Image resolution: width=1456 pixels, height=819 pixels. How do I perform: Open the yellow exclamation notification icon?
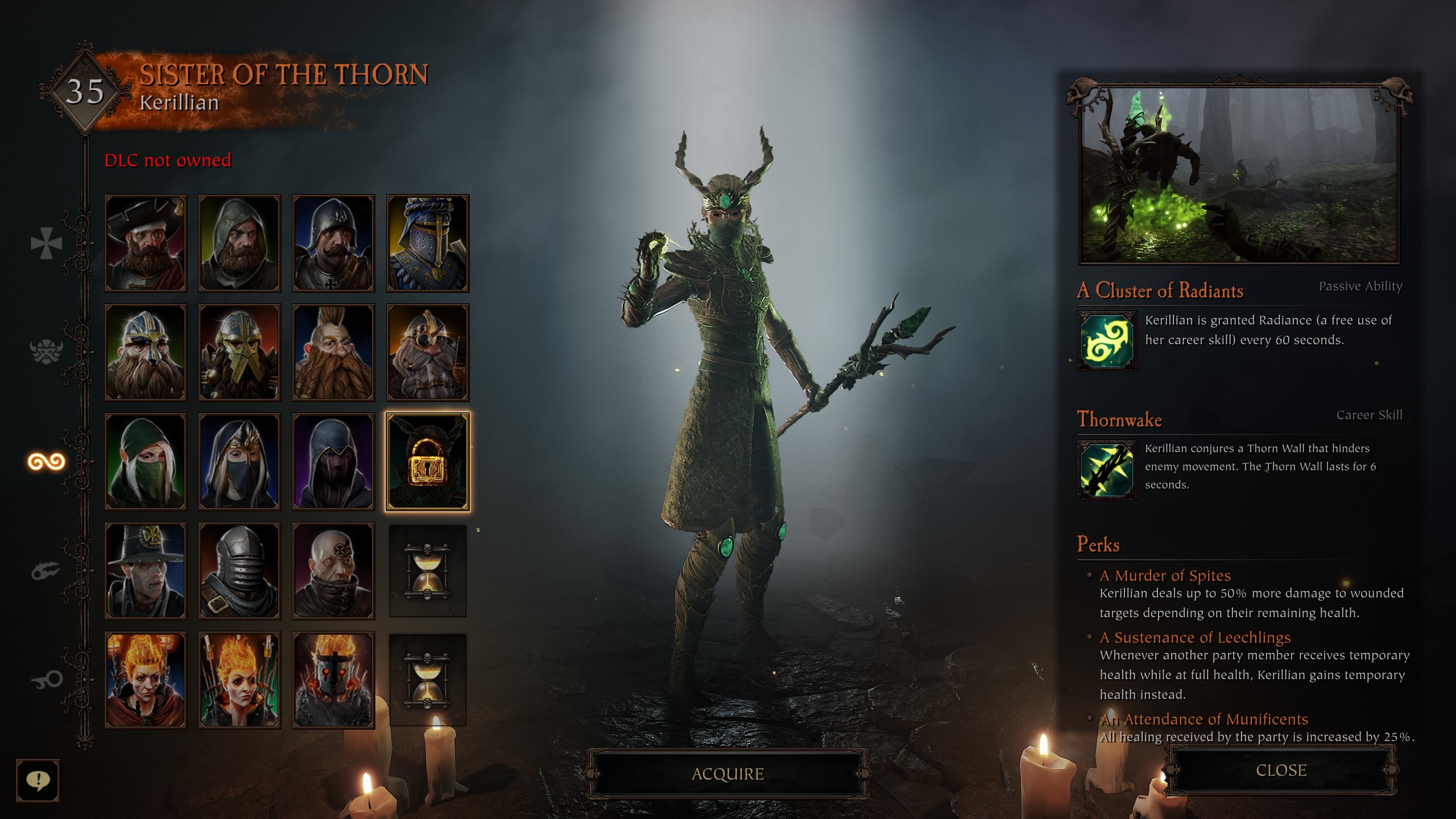[38, 780]
